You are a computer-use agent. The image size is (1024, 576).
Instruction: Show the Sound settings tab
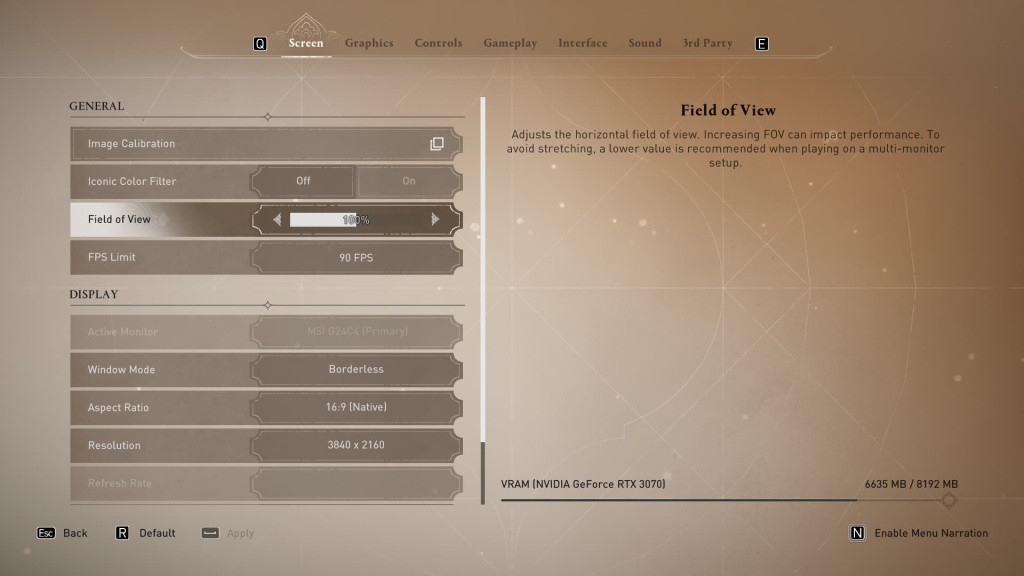(645, 43)
